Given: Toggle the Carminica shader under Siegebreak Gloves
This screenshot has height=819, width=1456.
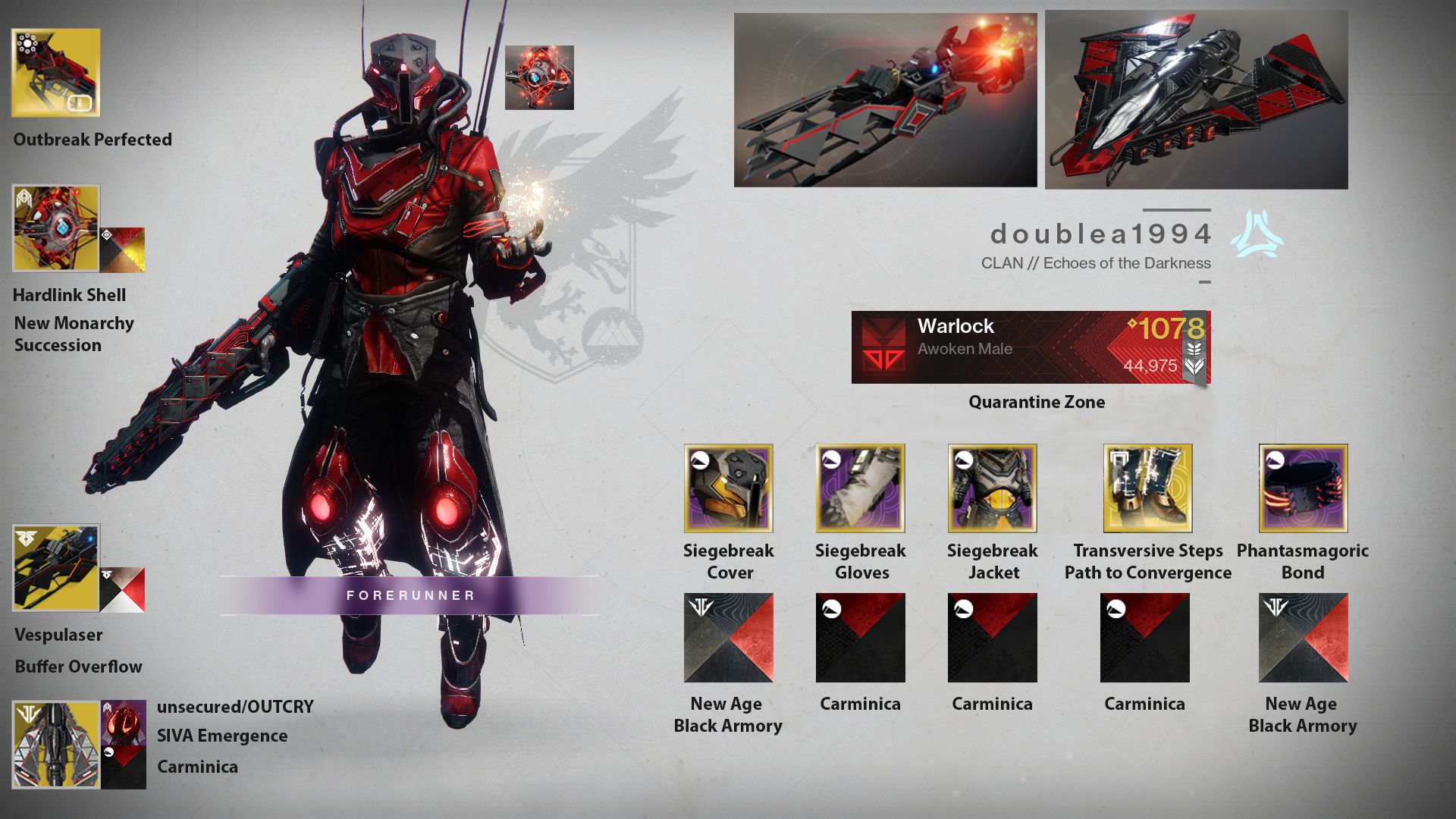Looking at the screenshot, I should coord(861,638).
